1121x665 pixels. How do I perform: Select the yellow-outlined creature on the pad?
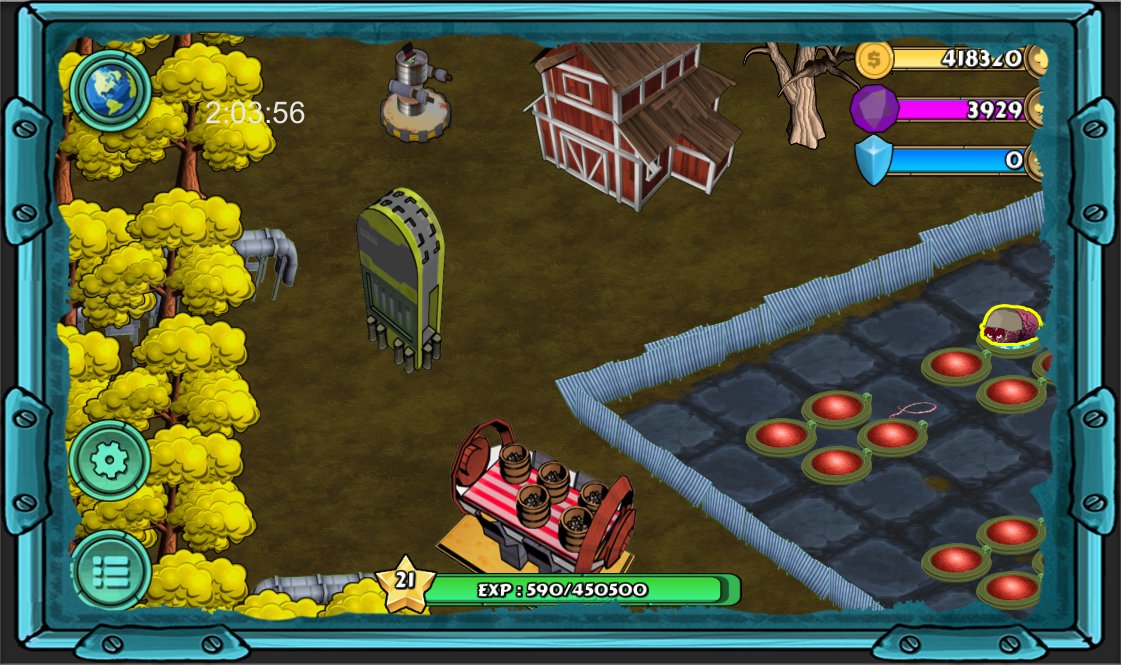1010,326
